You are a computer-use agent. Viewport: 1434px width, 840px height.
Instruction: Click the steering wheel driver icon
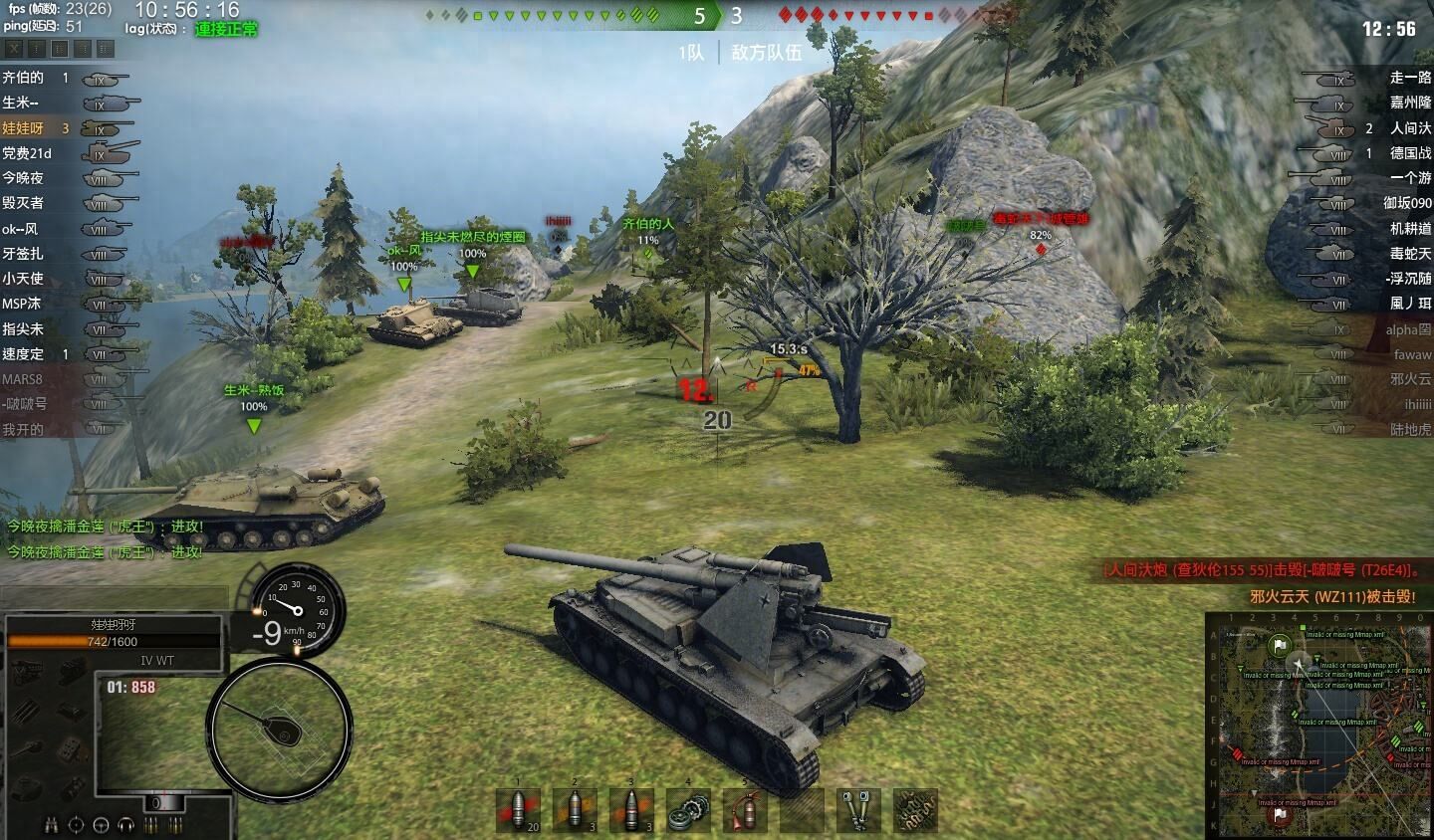click(x=101, y=825)
